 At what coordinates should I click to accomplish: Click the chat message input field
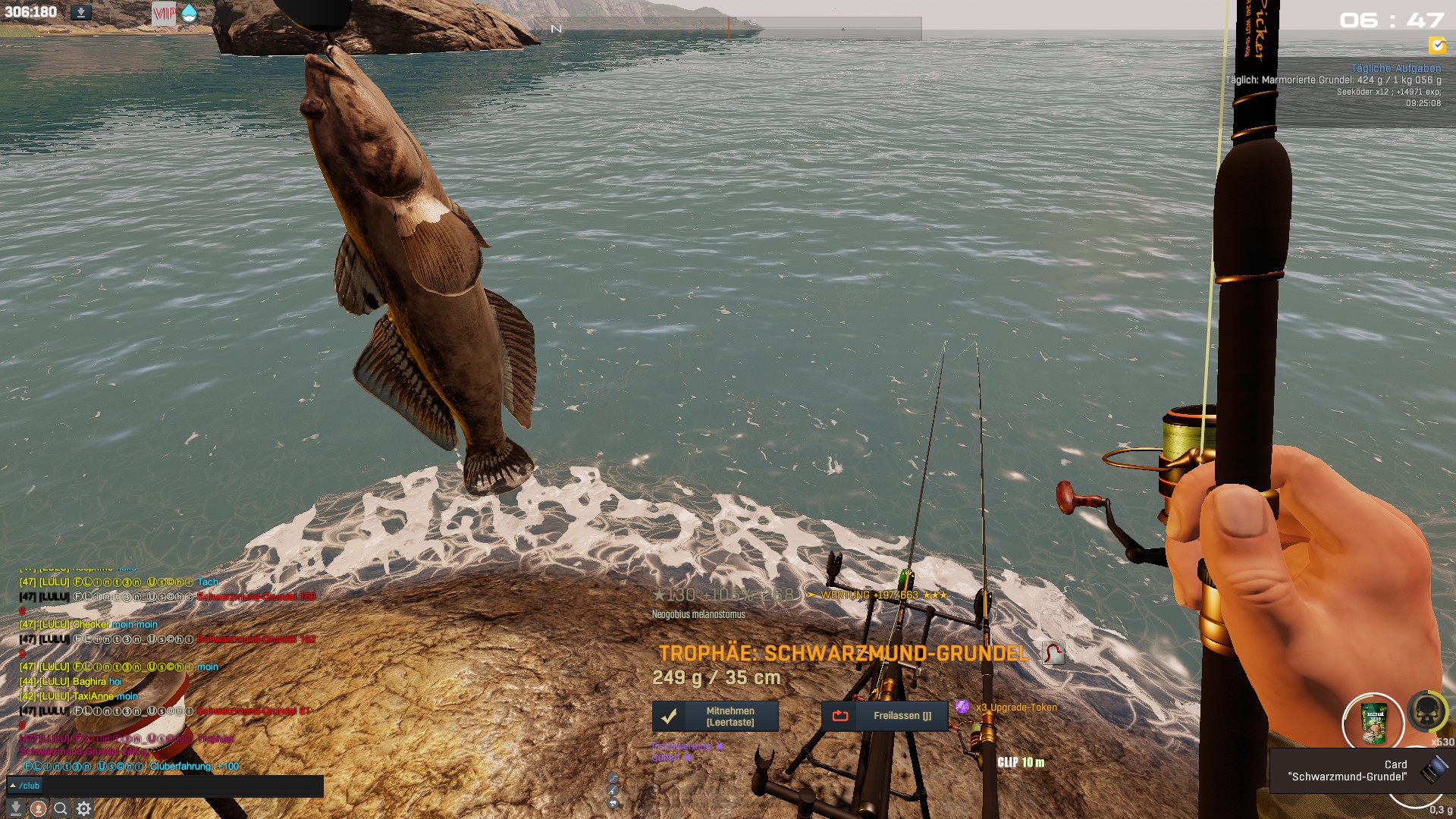182,786
